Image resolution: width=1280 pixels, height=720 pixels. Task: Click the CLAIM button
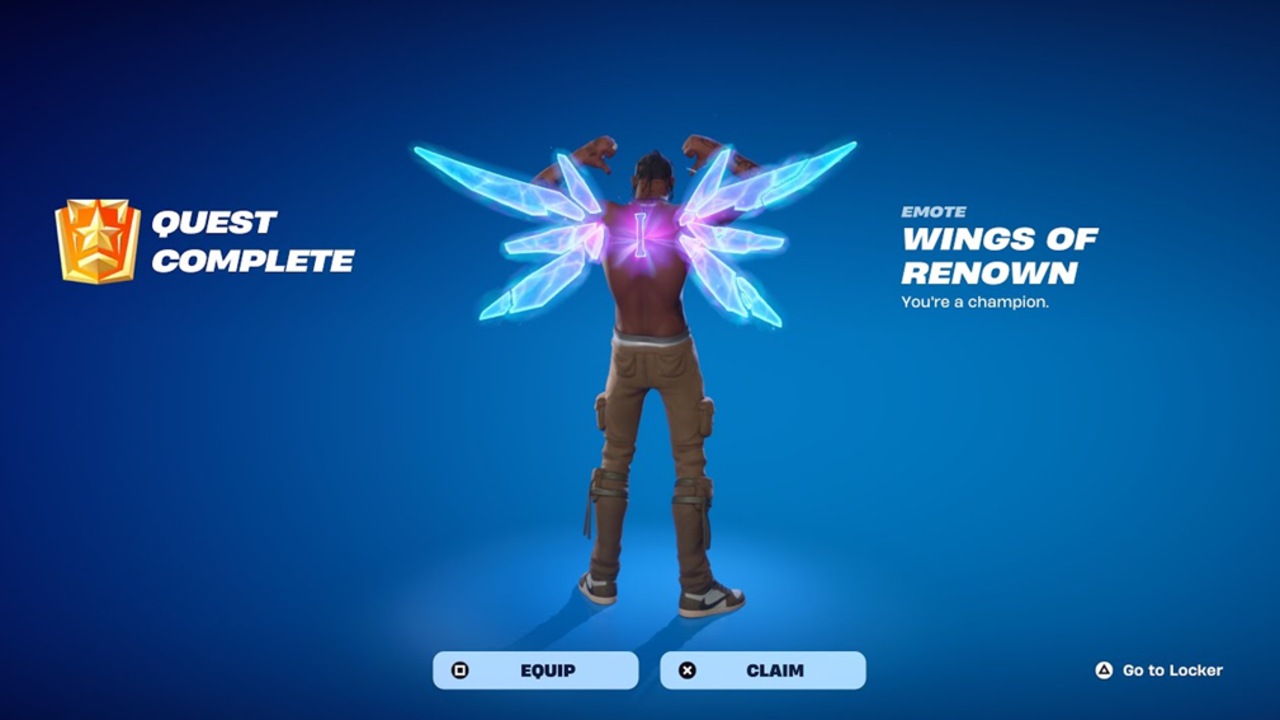click(762, 670)
